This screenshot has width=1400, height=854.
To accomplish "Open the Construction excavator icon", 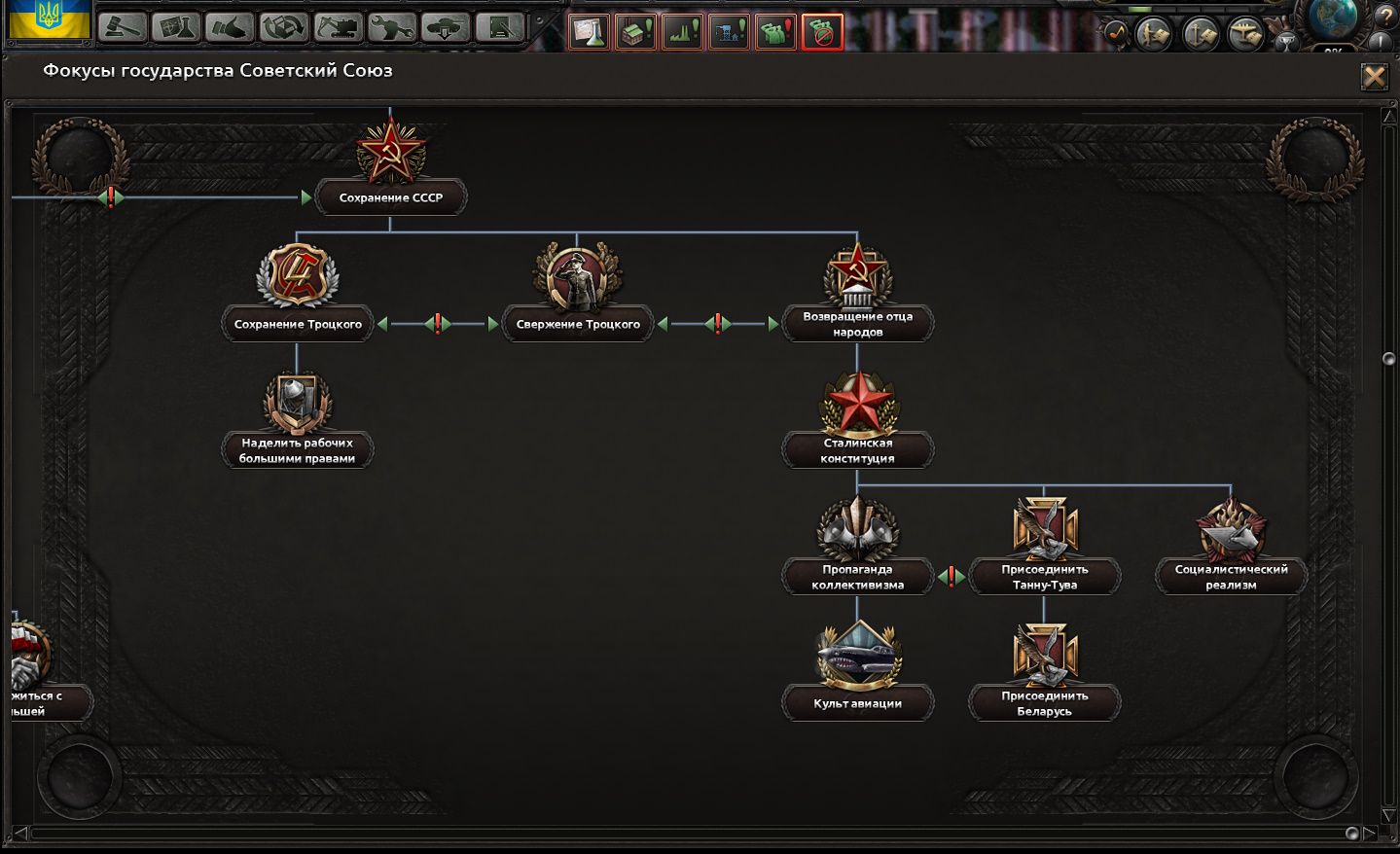I will [338, 28].
